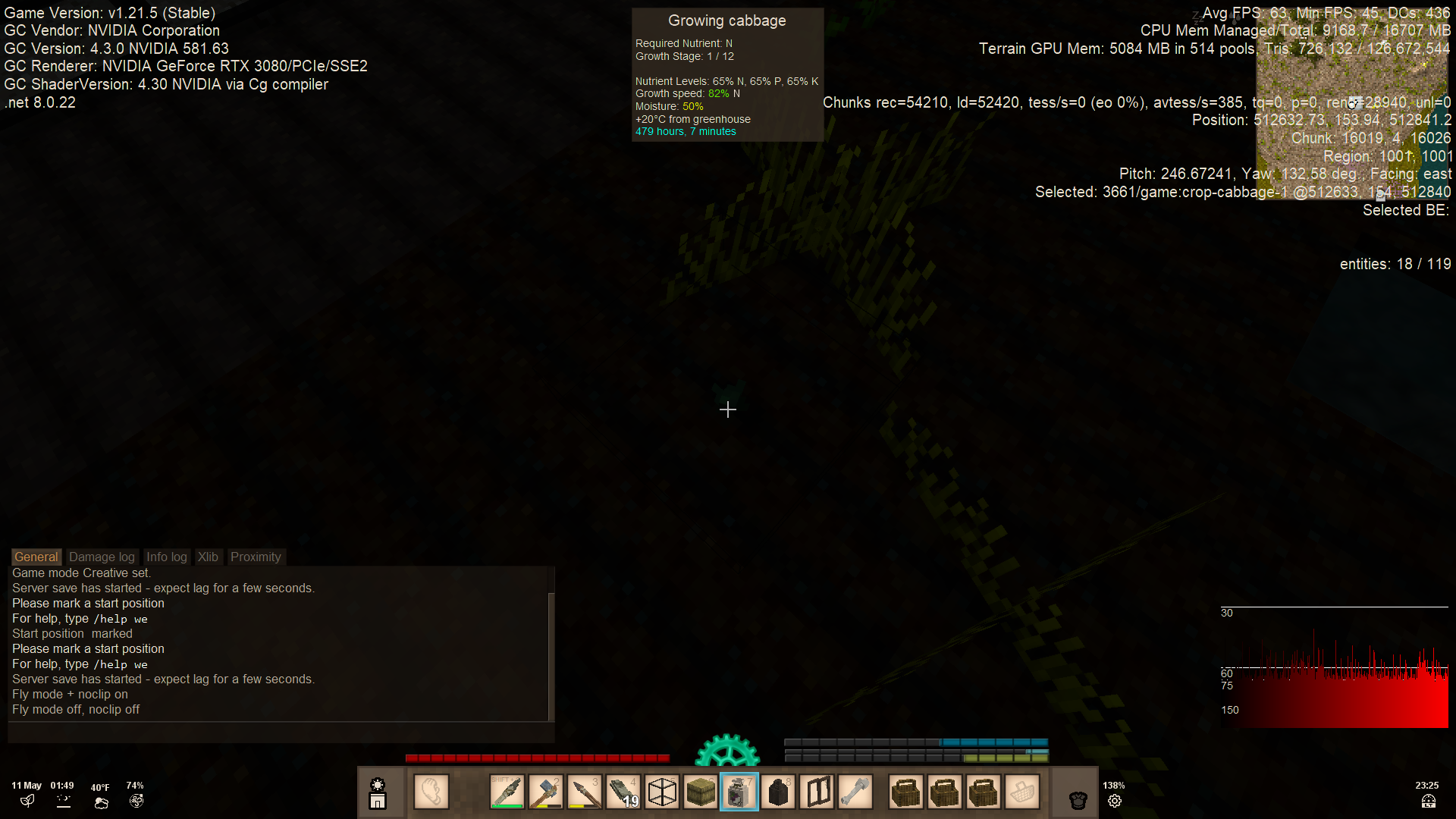Click the gear icon under 138%
Screen dimensions: 1456x819
click(x=1114, y=801)
